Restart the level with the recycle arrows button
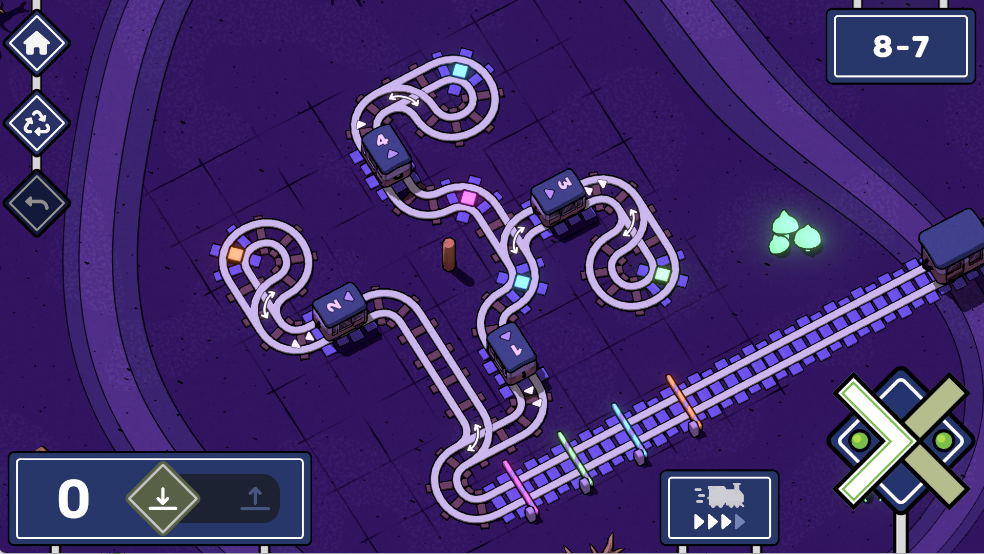This screenshot has height=554, width=984. (37, 123)
